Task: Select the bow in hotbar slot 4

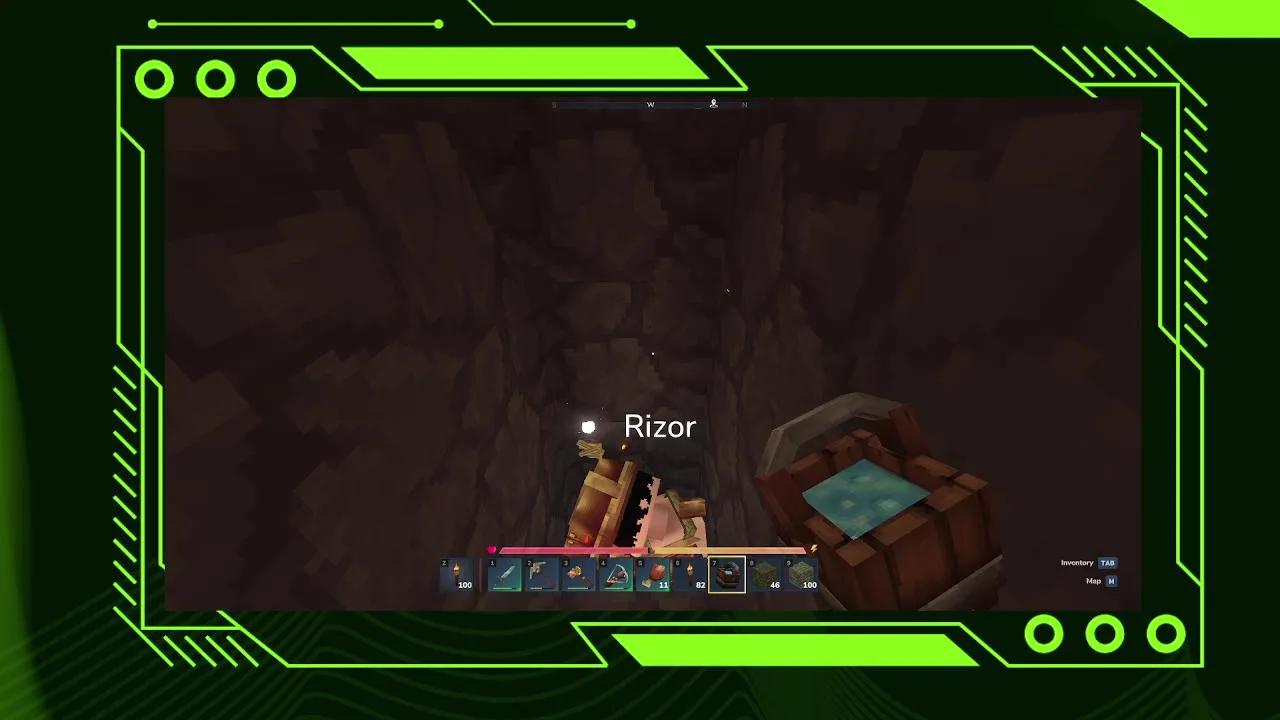Action: coord(614,574)
